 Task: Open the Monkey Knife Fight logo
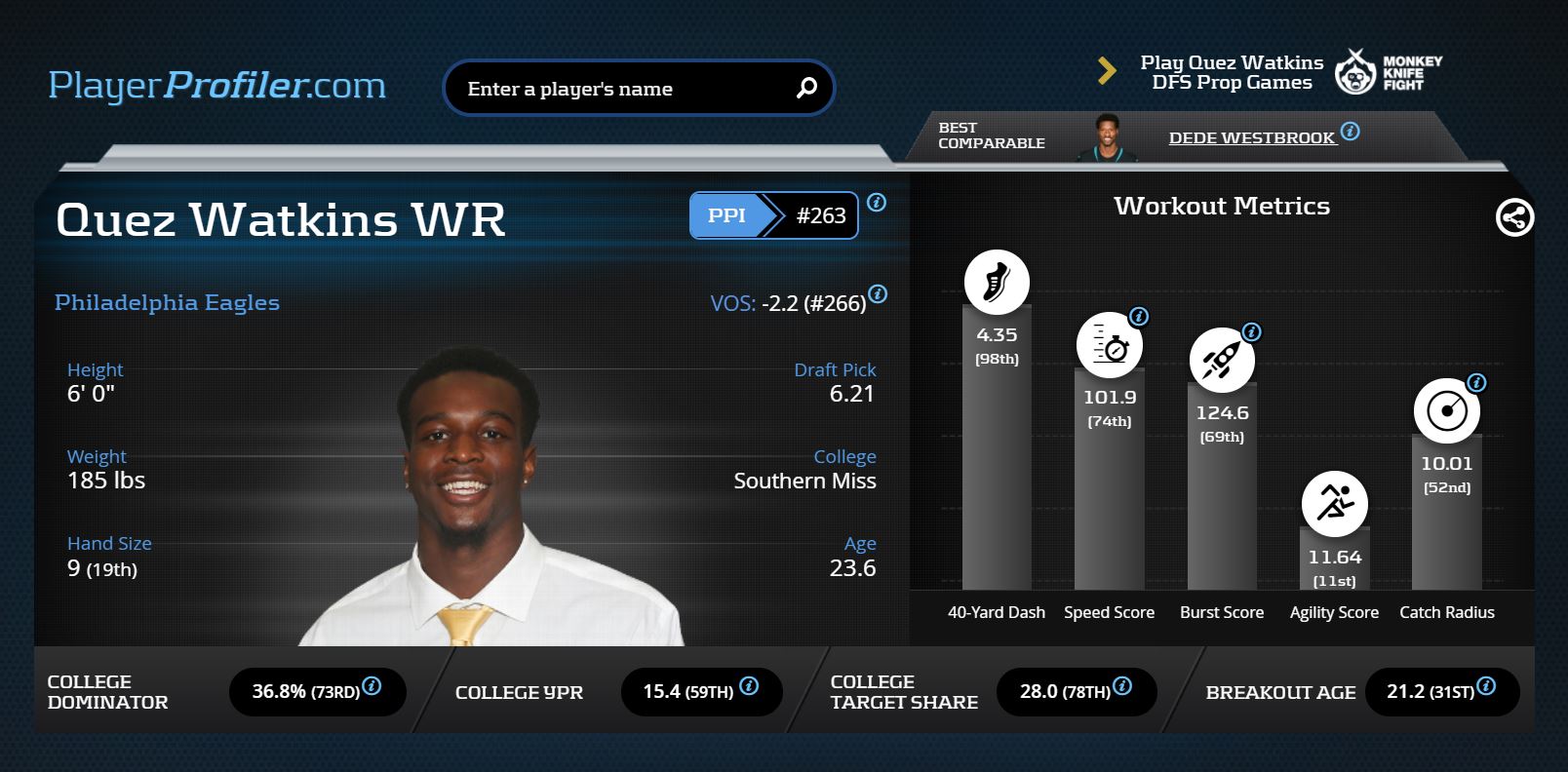[1388, 72]
